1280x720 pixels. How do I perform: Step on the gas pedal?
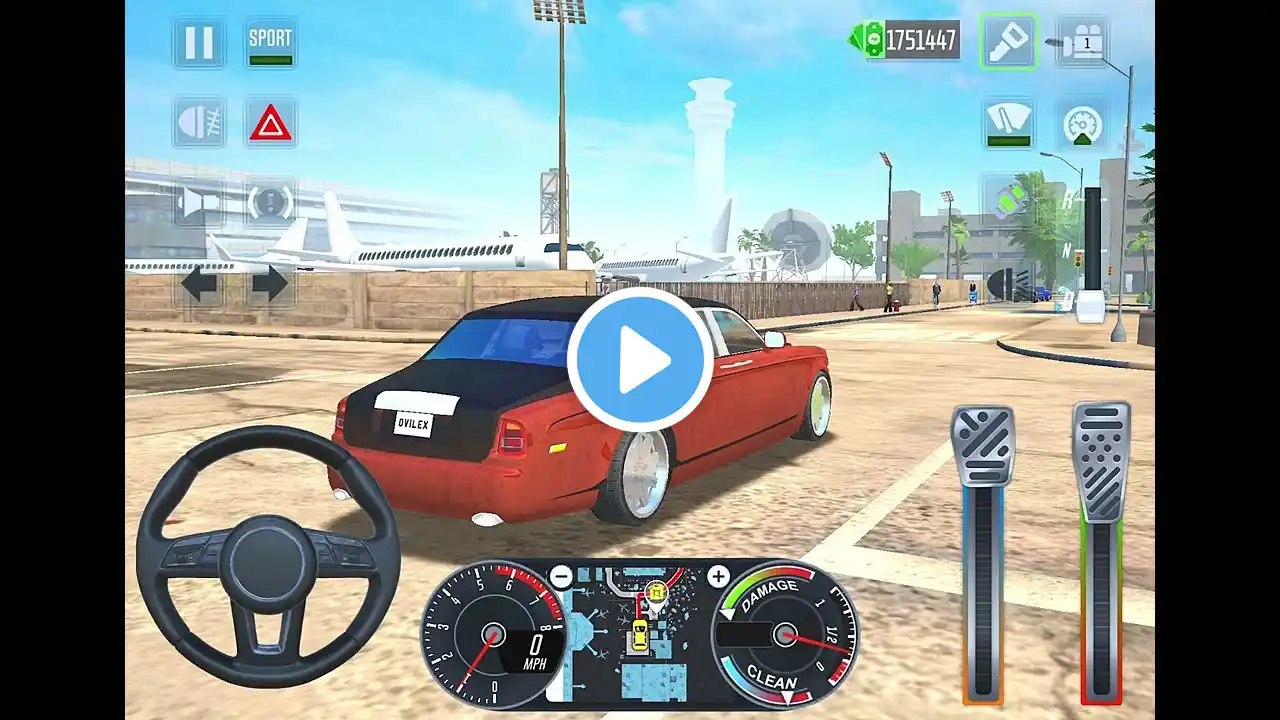pos(1101,460)
